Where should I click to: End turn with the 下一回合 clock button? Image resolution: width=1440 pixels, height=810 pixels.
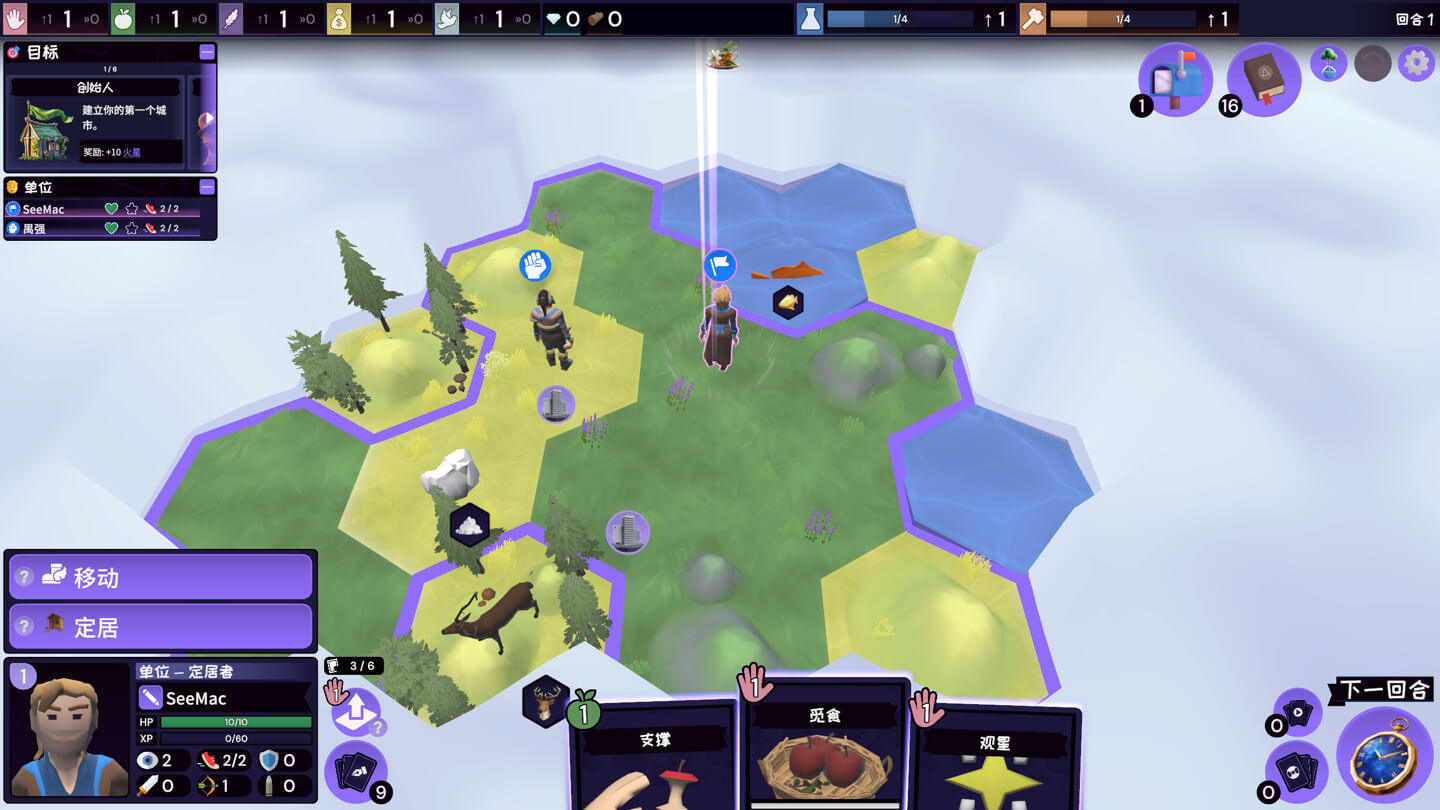[1385, 762]
